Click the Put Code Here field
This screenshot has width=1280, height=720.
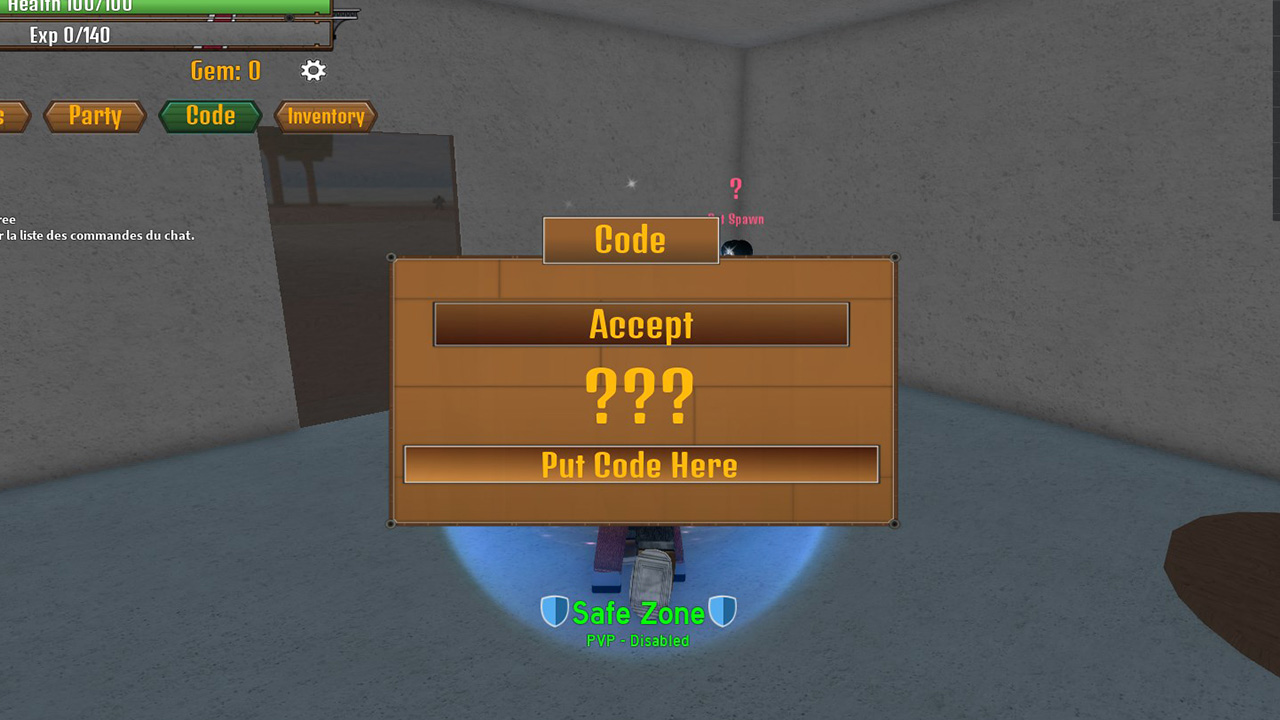coord(640,464)
